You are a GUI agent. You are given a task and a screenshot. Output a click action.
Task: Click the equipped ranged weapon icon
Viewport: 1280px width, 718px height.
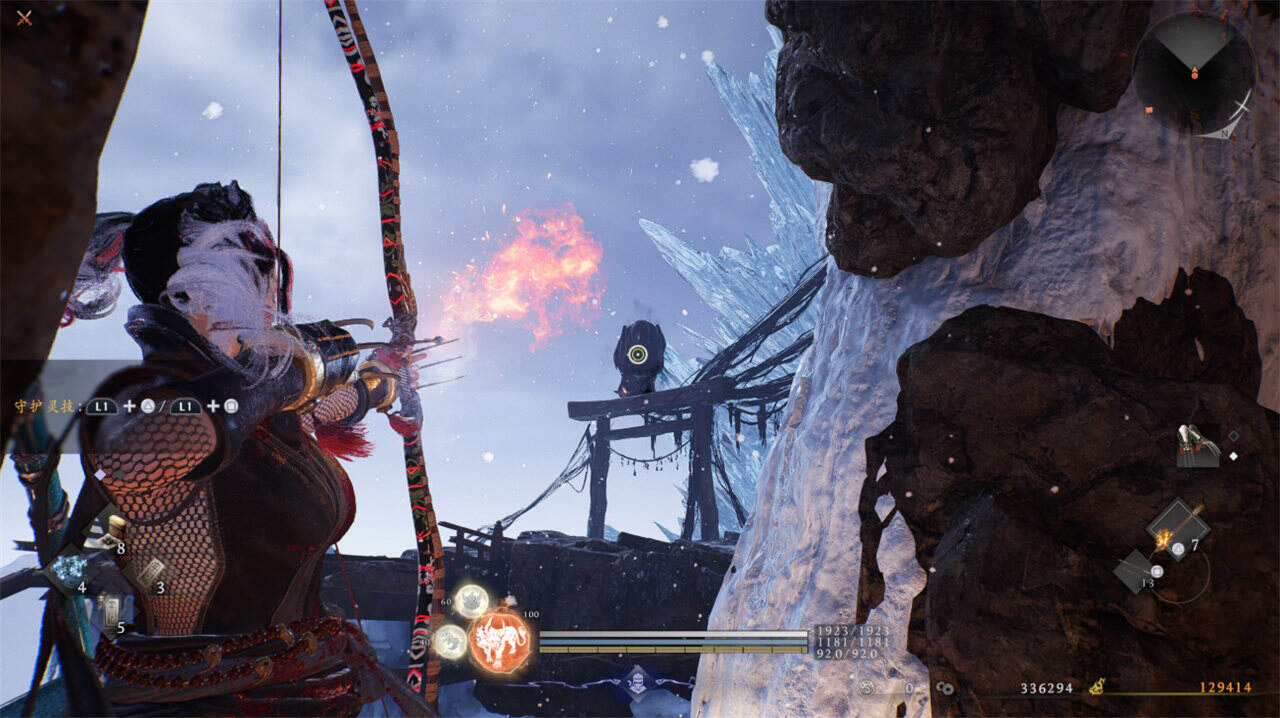point(1197,446)
